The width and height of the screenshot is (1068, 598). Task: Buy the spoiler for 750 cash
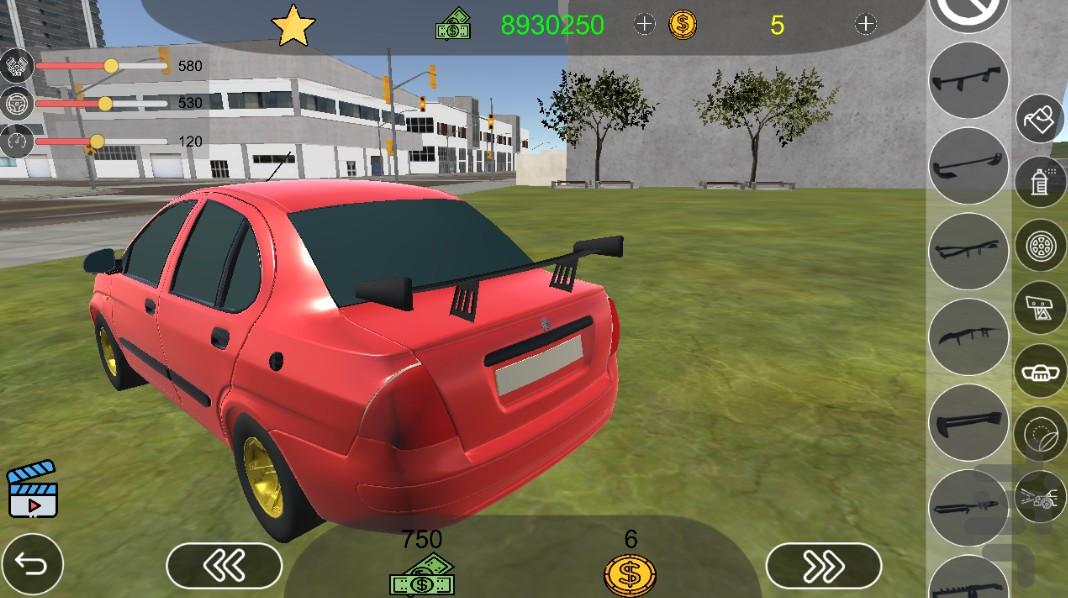(421, 576)
